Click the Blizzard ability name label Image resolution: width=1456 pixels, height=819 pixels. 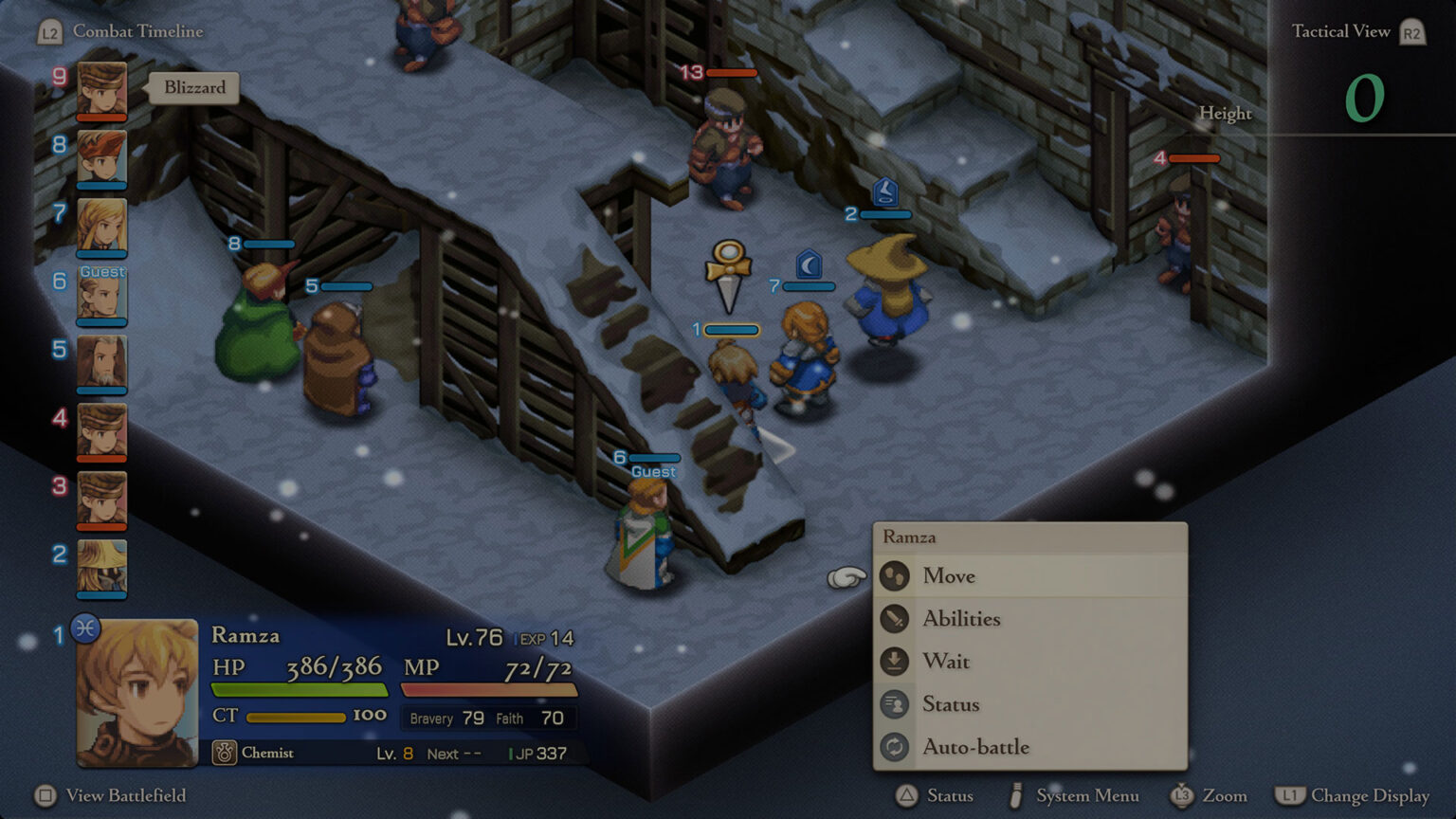[x=193, y=87]
